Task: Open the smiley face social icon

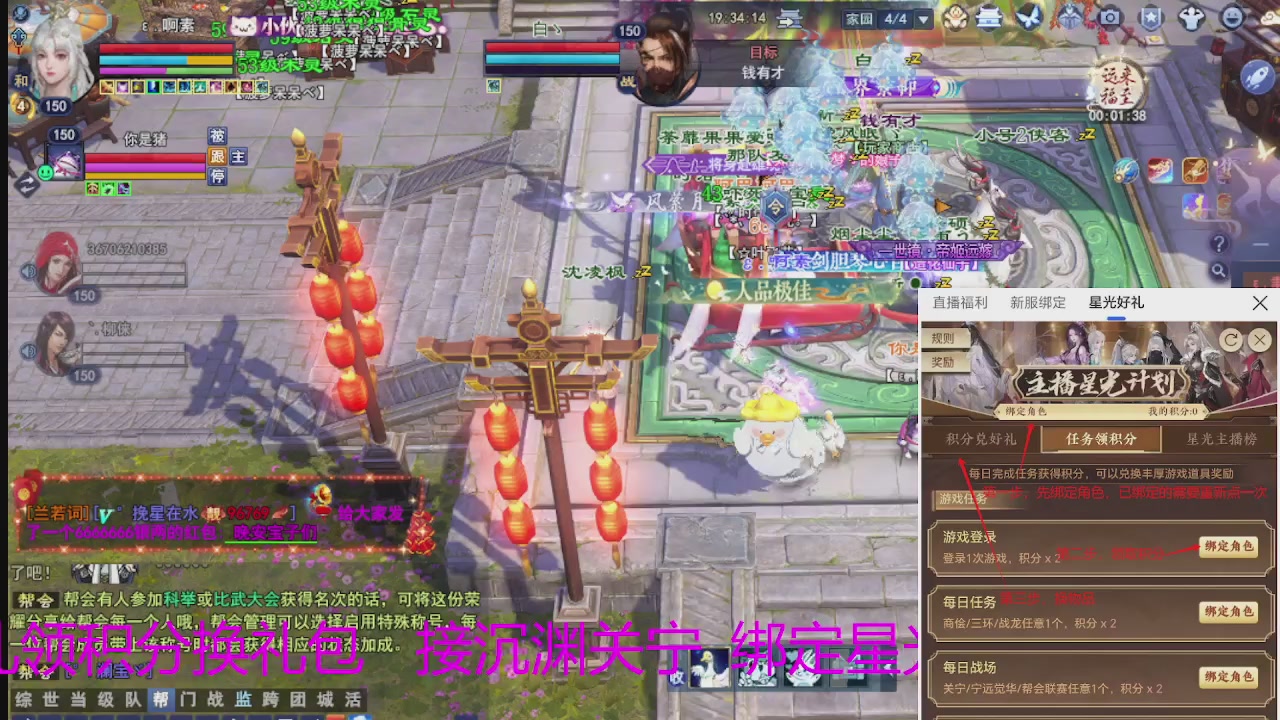Action: [x=1234, y=17]
